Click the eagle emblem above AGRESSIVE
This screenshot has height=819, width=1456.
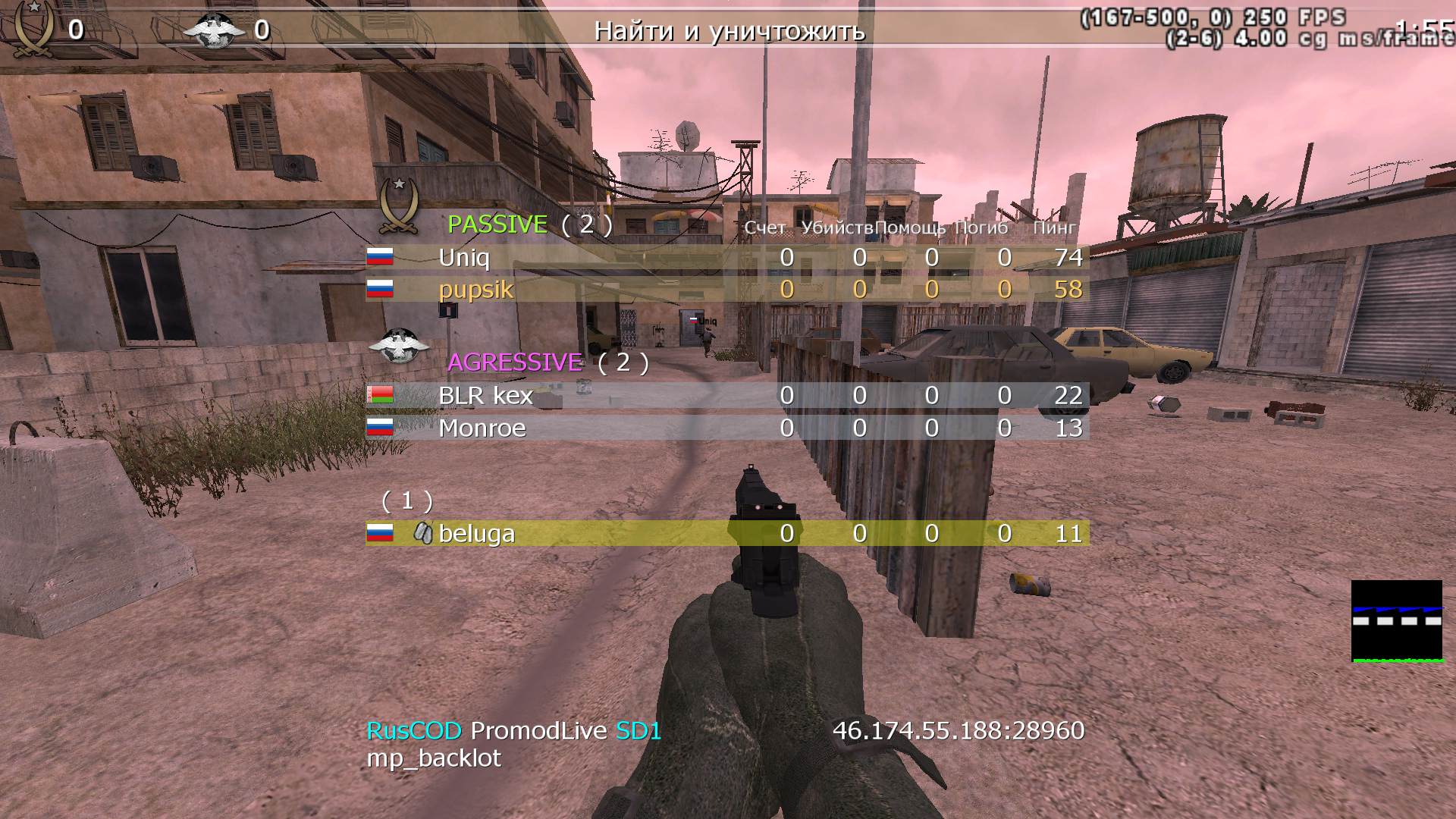click(x=397, y=345)
